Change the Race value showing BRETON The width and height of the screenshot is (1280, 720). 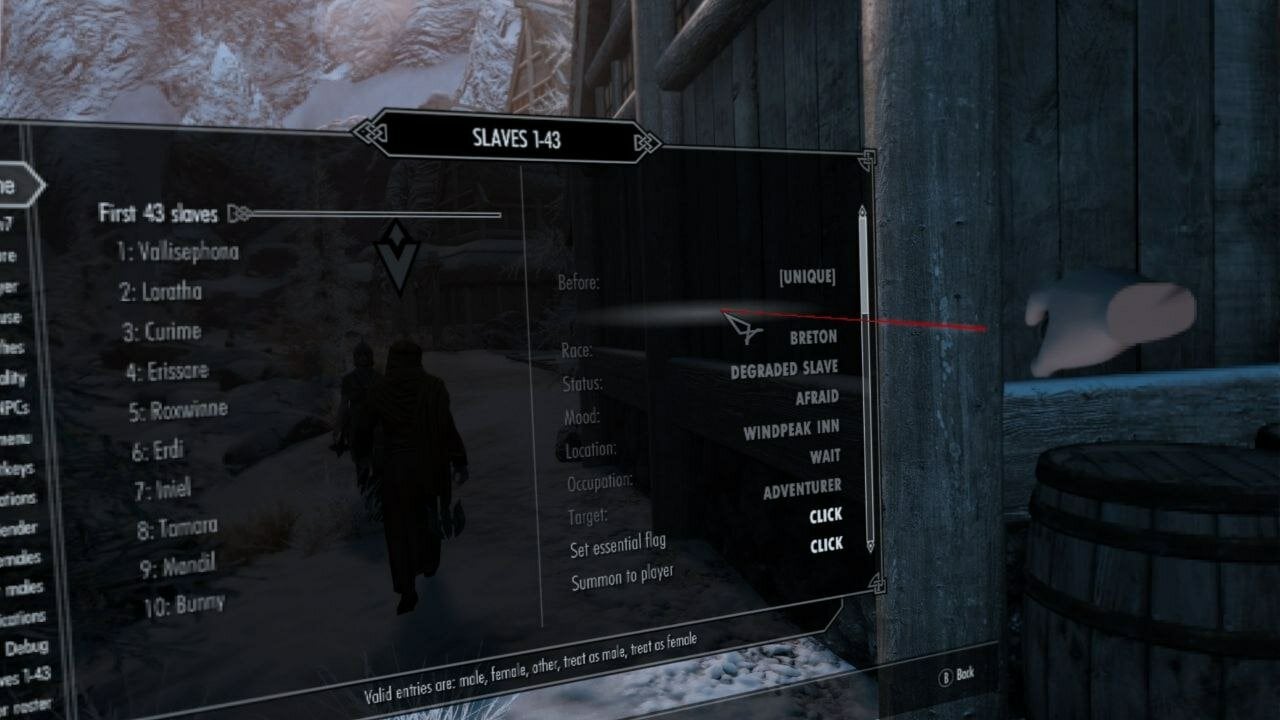coord(812,338)
